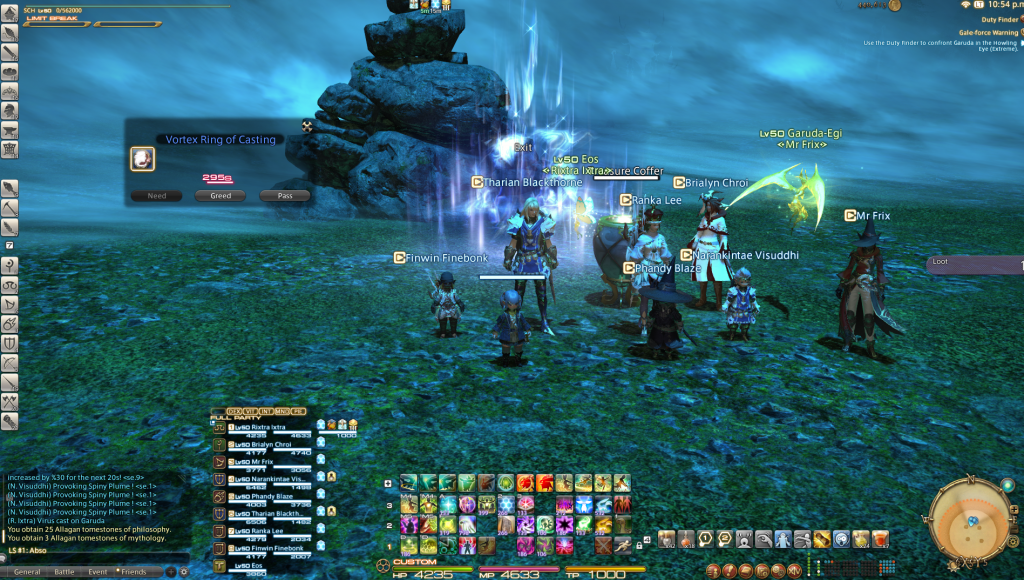Switch to the Battle chat tab
The image size is (1024, 580).
pyautogui.click(x=63, y=572)
